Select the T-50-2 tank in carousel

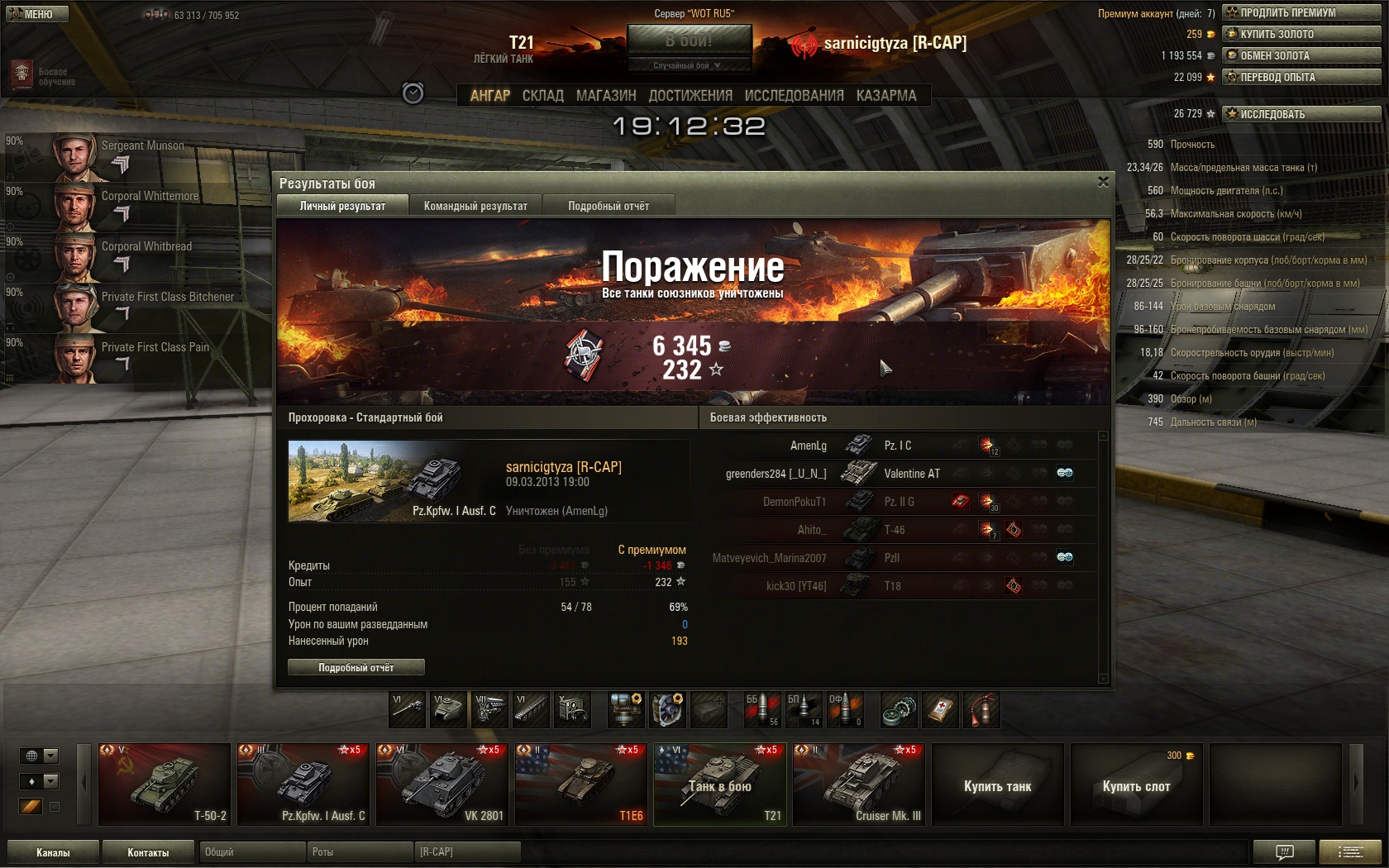click(165, 784)
